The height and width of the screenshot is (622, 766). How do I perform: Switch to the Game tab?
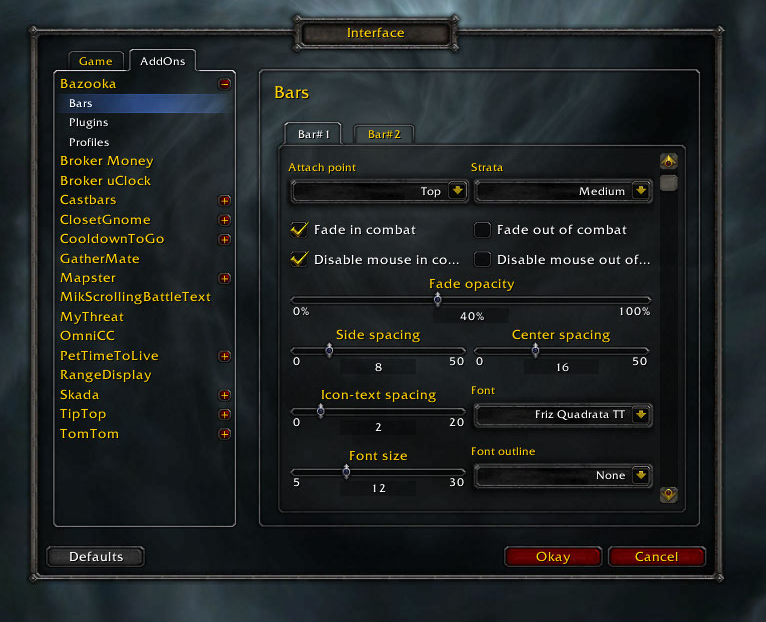tap(96, 62)
